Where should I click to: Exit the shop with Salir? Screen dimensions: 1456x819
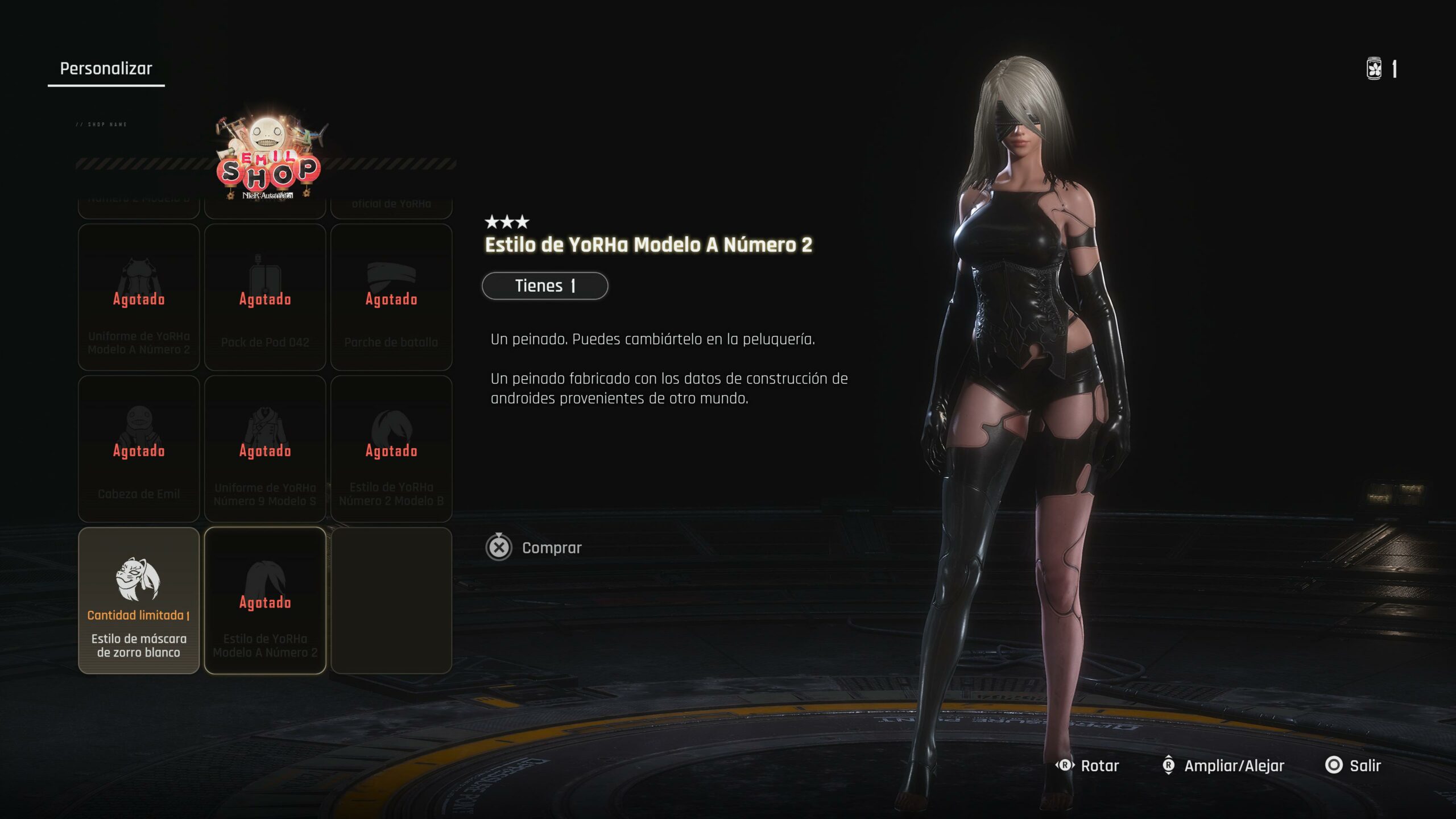(x=1354, y=766)
